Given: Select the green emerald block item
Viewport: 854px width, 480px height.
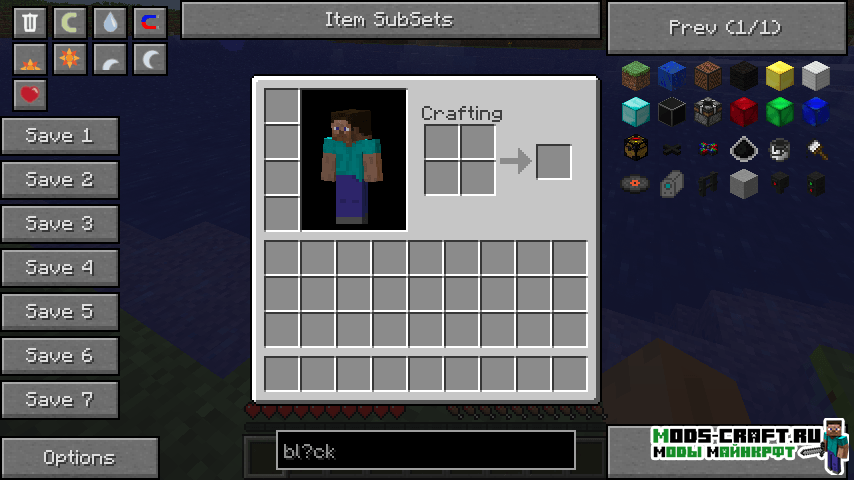Looking at the screenshot, I should (780, 111).
